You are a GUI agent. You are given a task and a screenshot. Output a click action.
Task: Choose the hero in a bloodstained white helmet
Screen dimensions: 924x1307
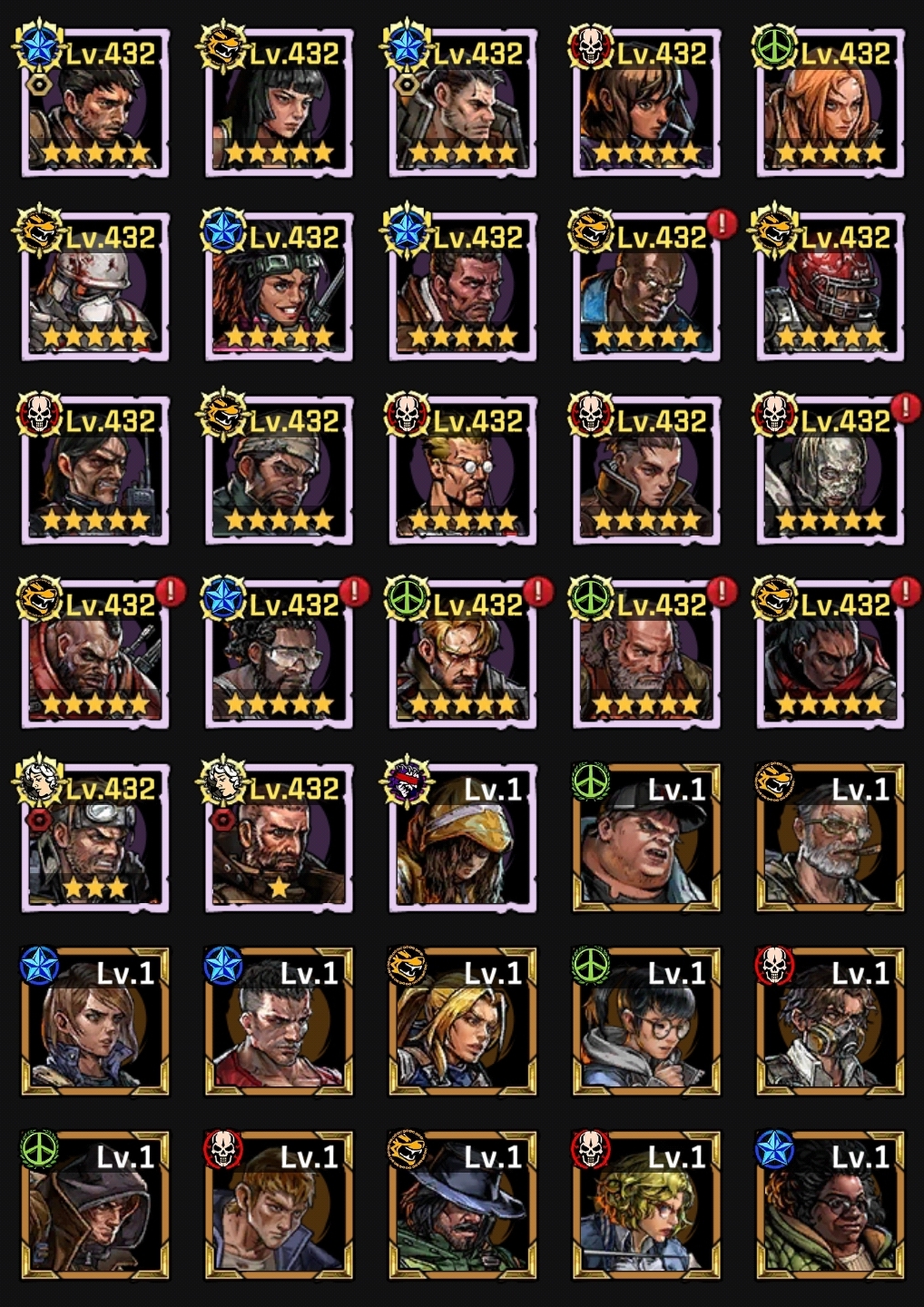pos(95,288)
